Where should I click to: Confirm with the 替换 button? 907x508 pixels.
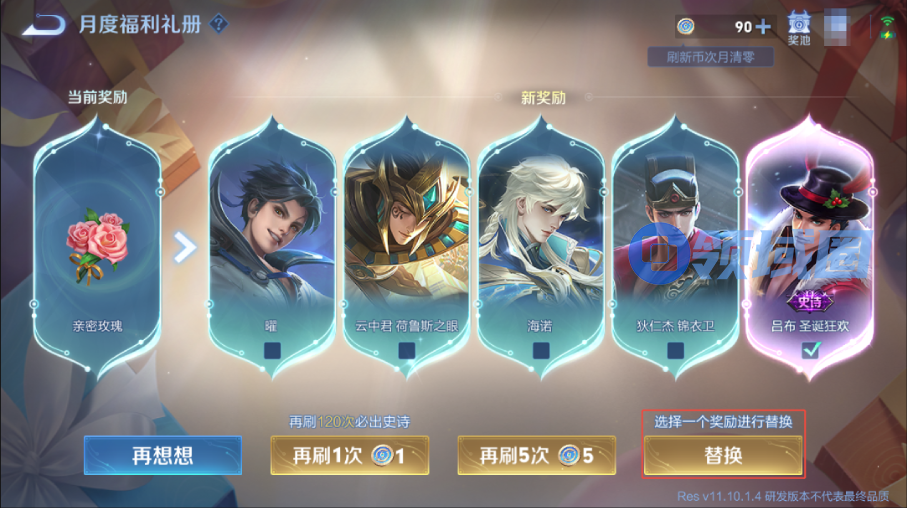(x=723, y=456)
